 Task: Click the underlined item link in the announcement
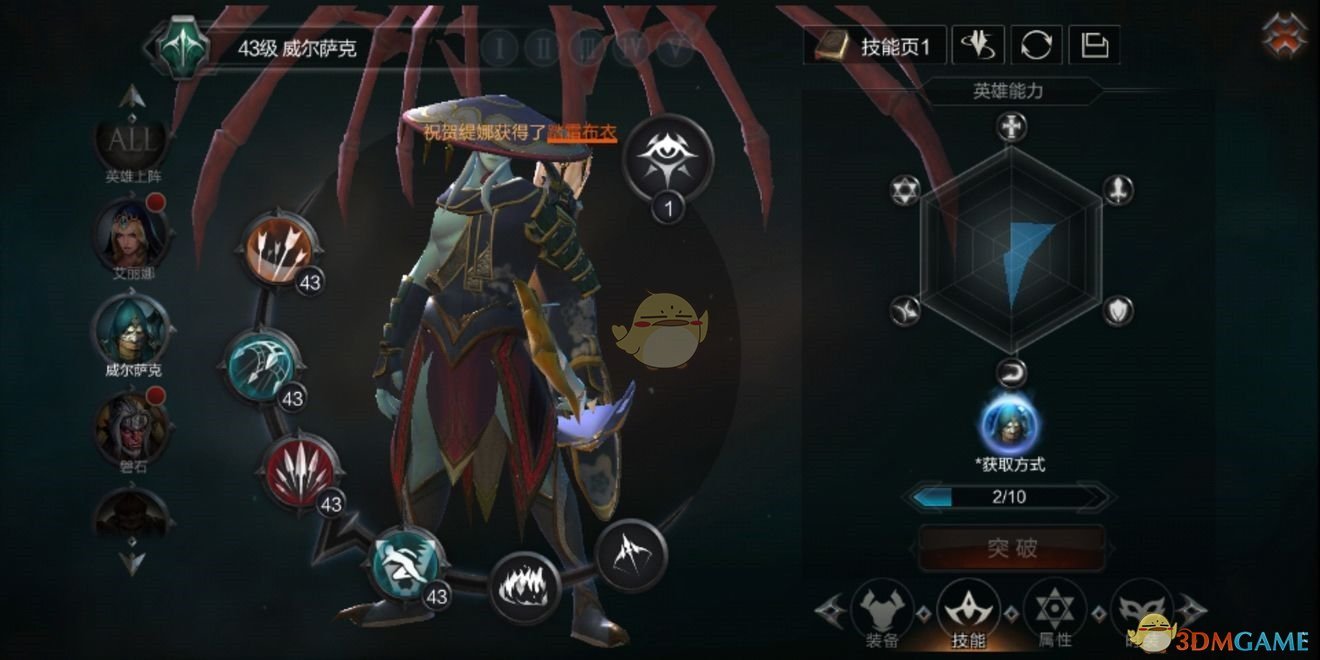[581, 131]
